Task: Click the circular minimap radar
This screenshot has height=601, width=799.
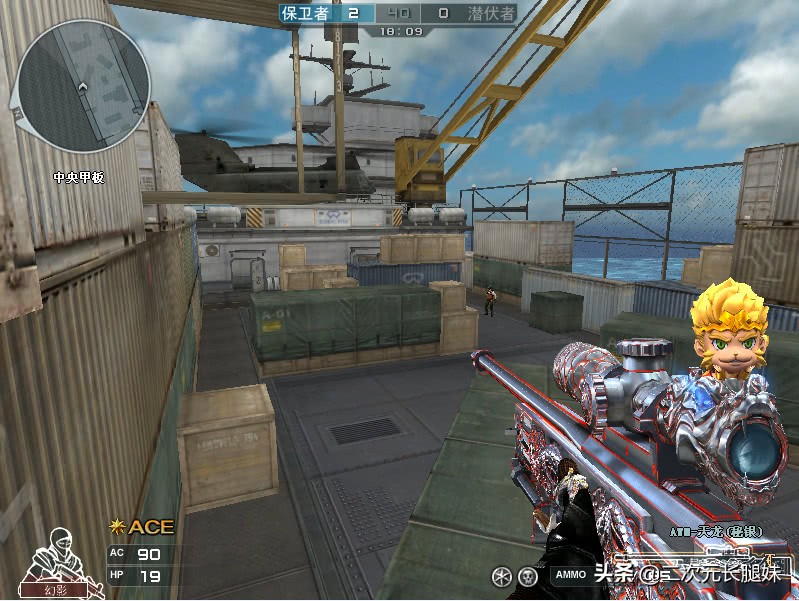Action: [x=84, y=87]
